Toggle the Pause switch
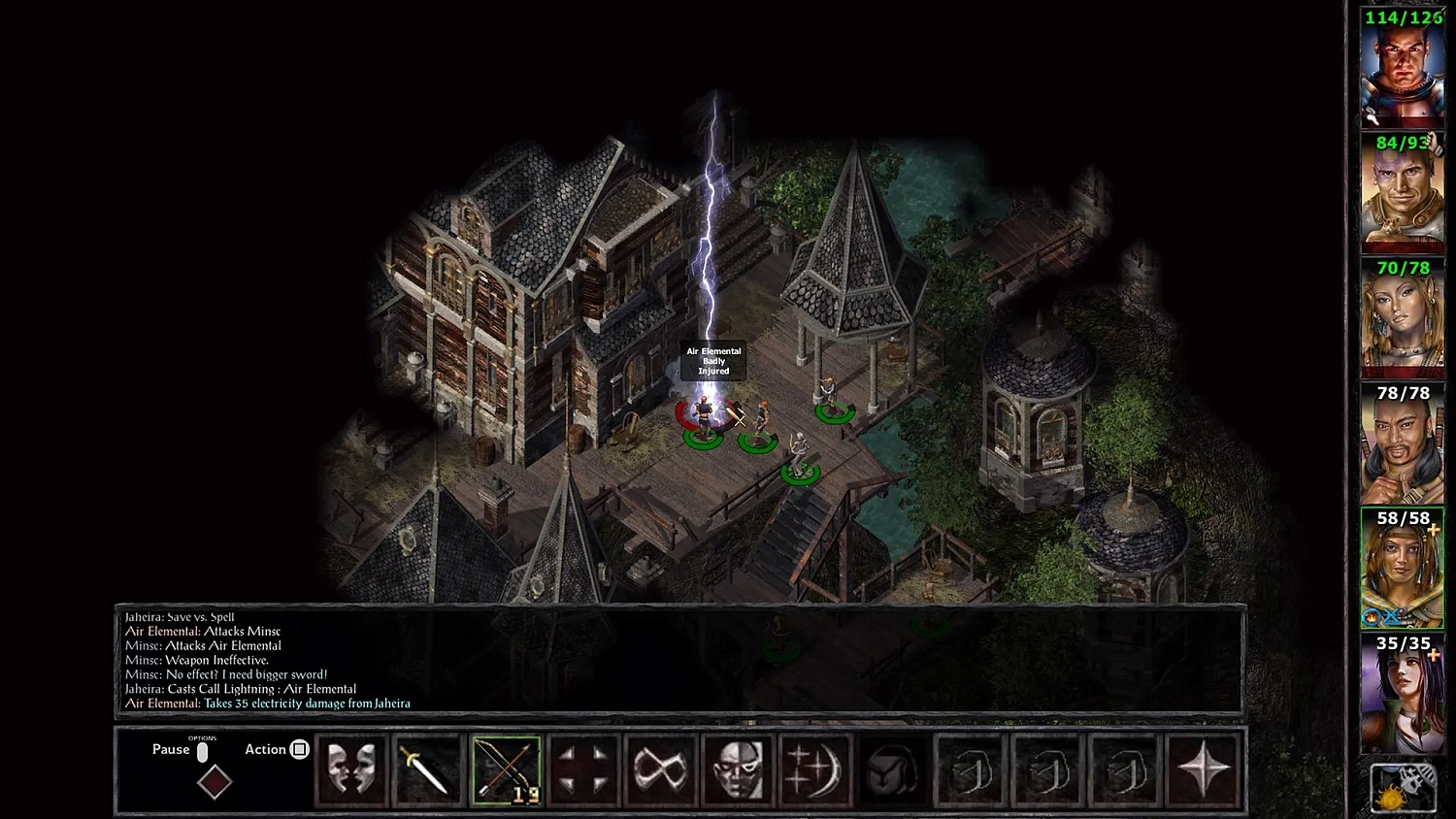1456x819 pixels. tap(202, 749)
